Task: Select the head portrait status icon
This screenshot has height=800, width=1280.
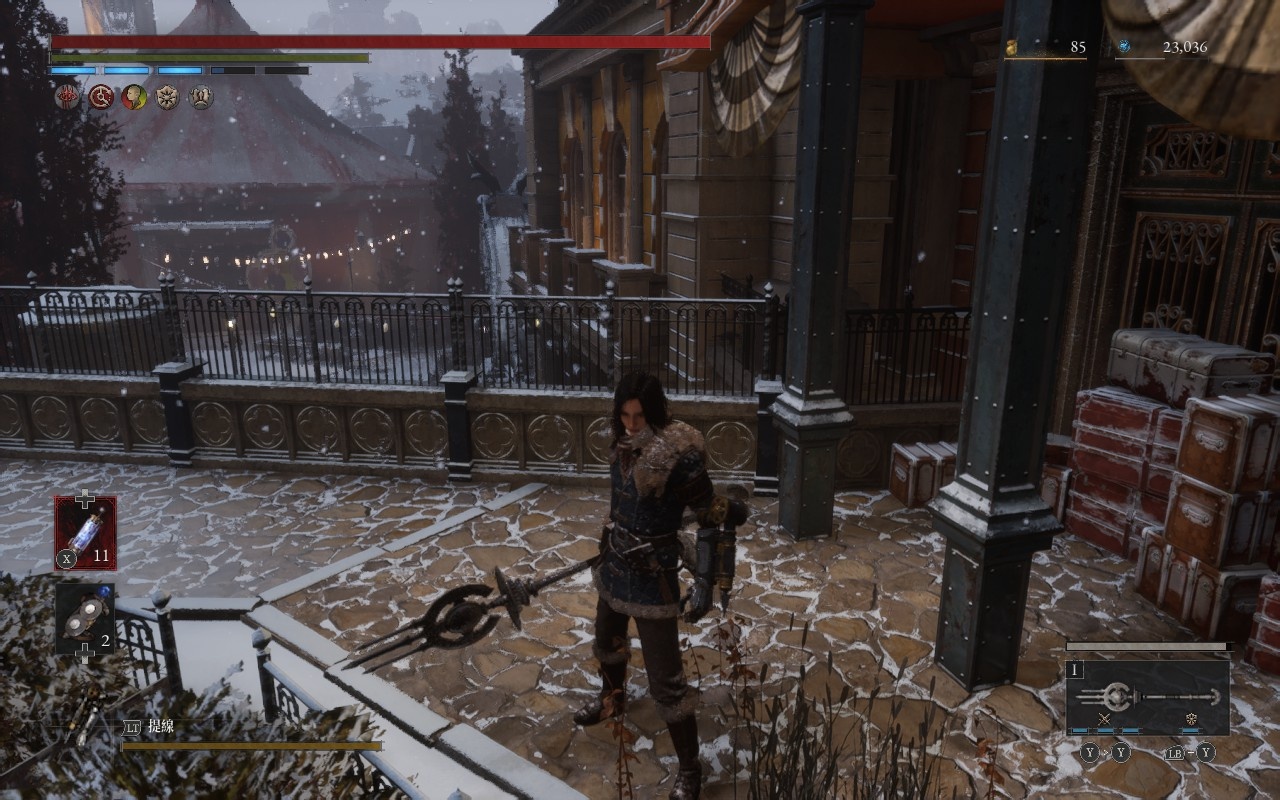Action: click(x=134, y=97)
